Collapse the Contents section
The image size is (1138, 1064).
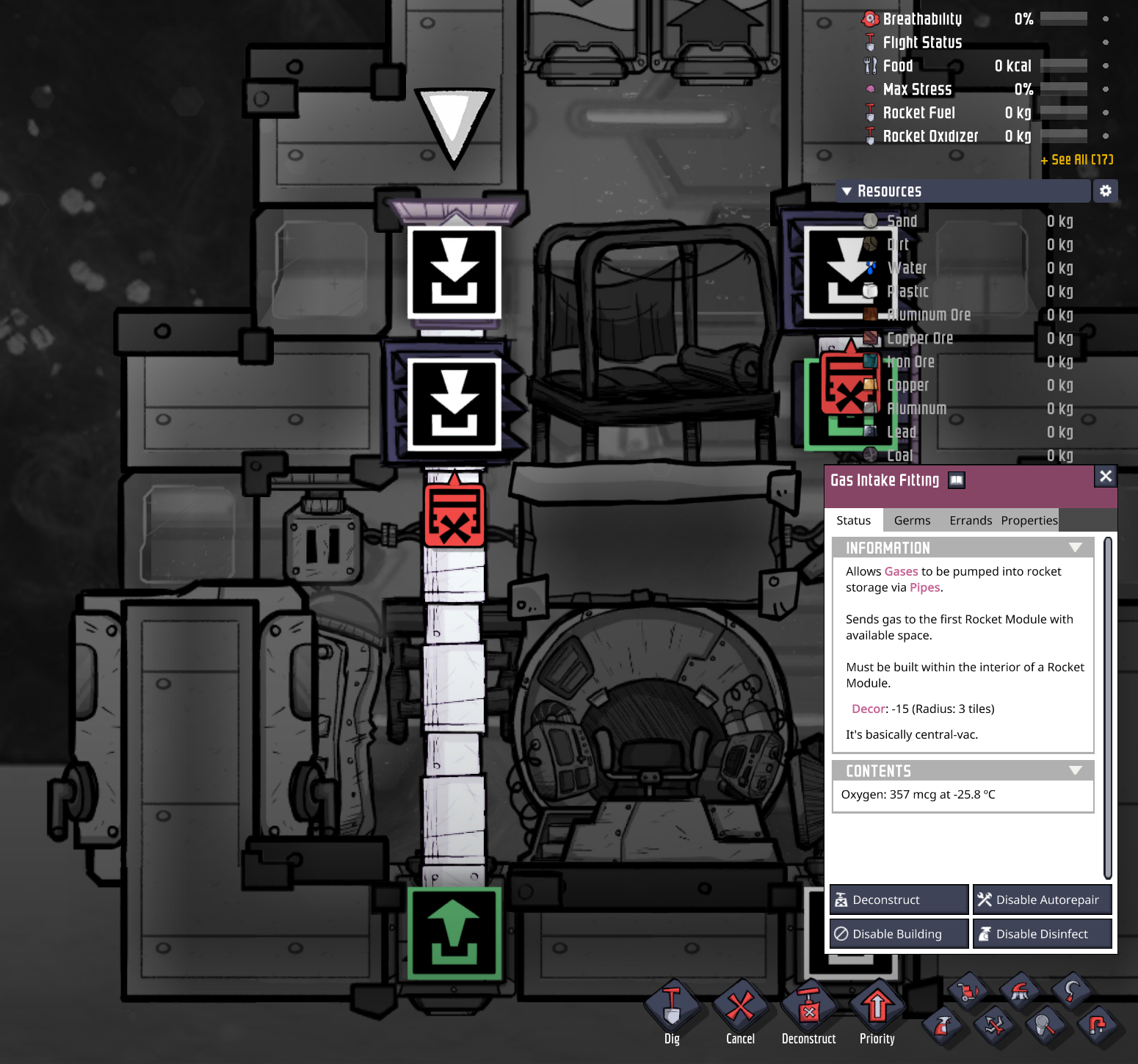pos(1076,770)
